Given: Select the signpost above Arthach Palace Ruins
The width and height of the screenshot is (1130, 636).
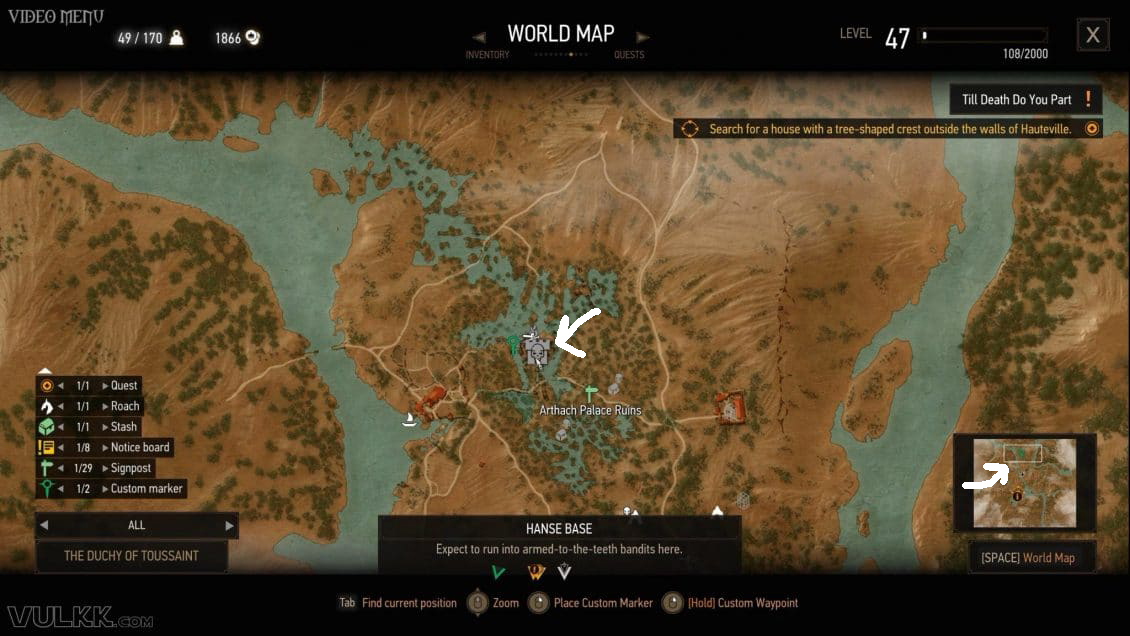Looking at the screenshot, I should pyautogui.click(x=591, y=391).
